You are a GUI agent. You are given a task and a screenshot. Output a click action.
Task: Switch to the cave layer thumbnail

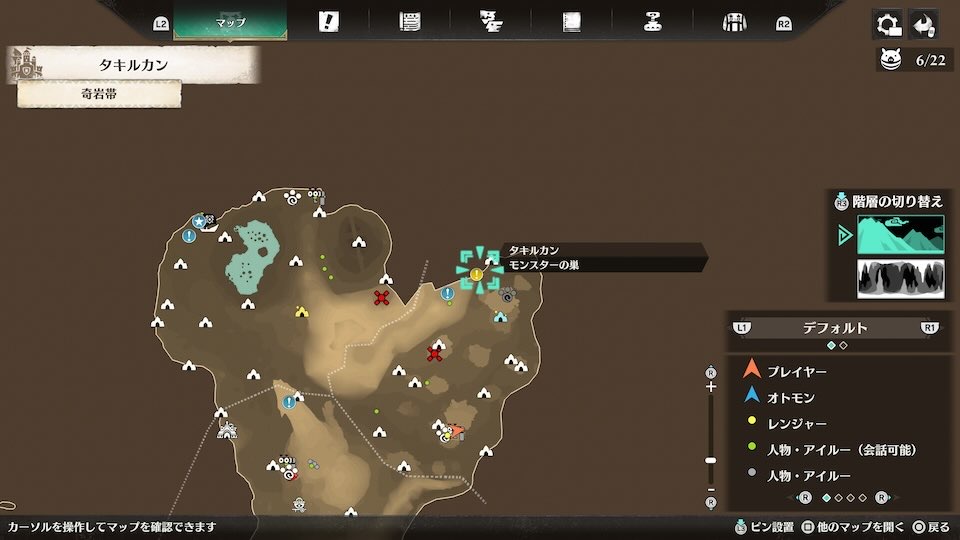pyautogui.click(x=900, y=279)
